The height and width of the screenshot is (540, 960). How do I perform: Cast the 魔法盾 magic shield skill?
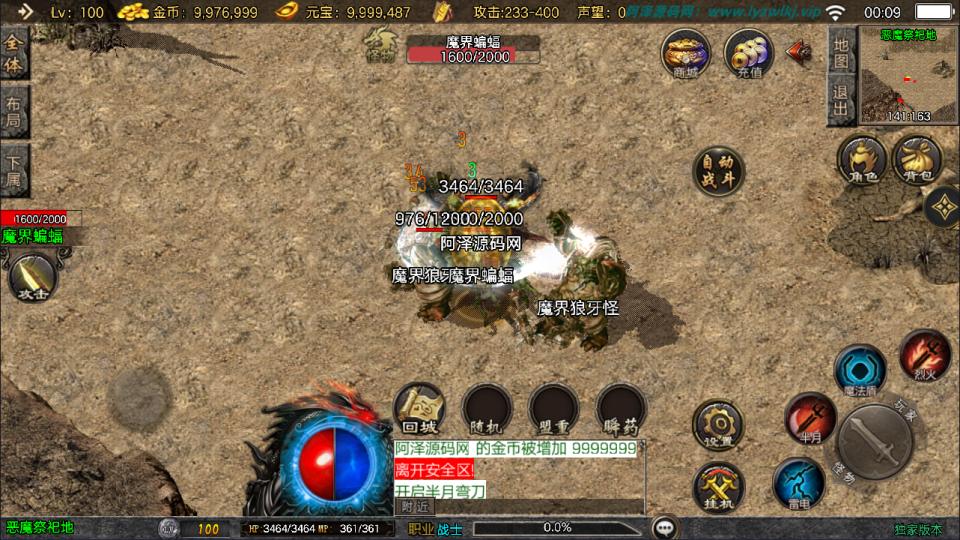[860, 368]
